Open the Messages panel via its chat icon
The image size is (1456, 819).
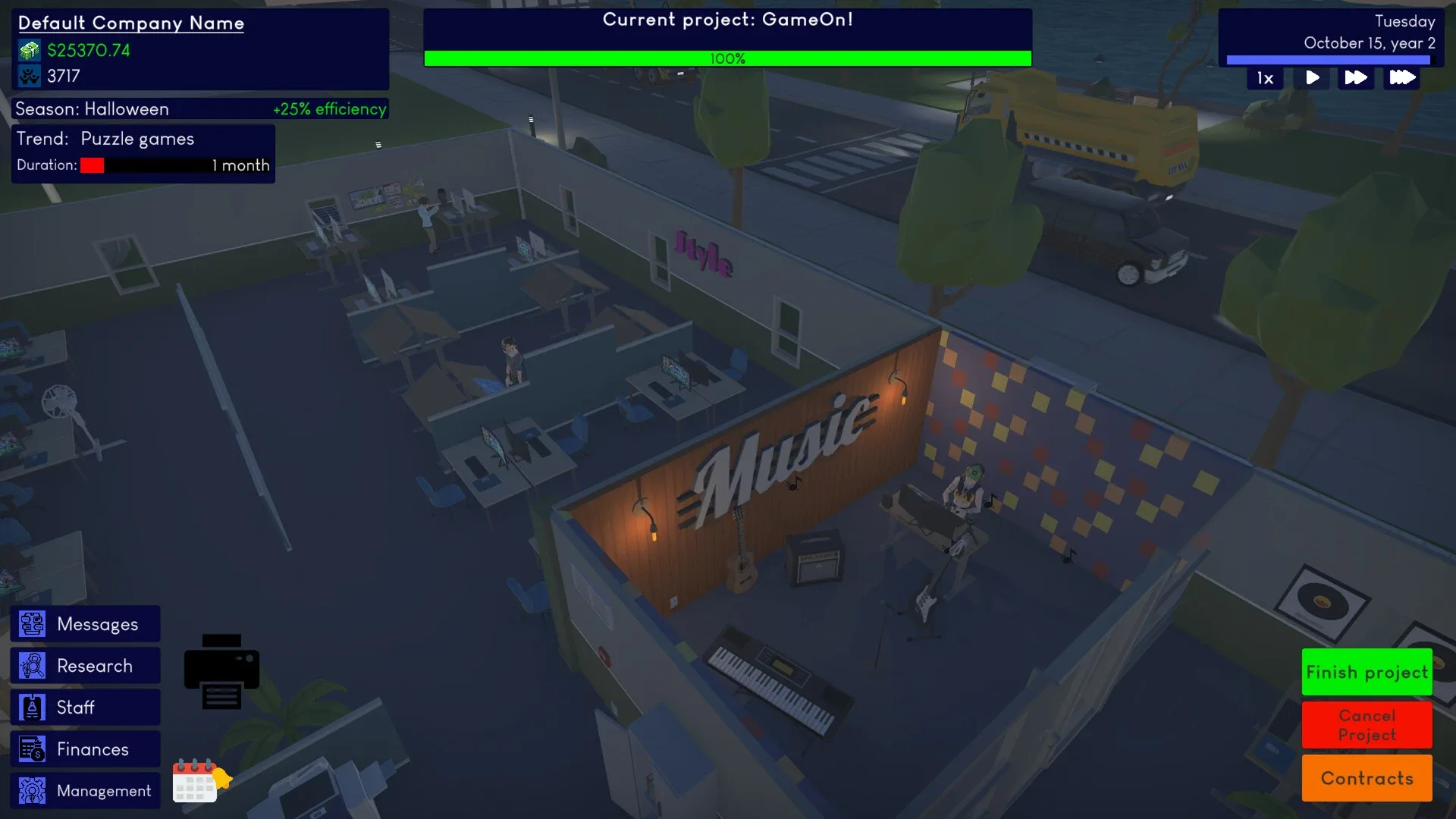click(x=31, y=623)
